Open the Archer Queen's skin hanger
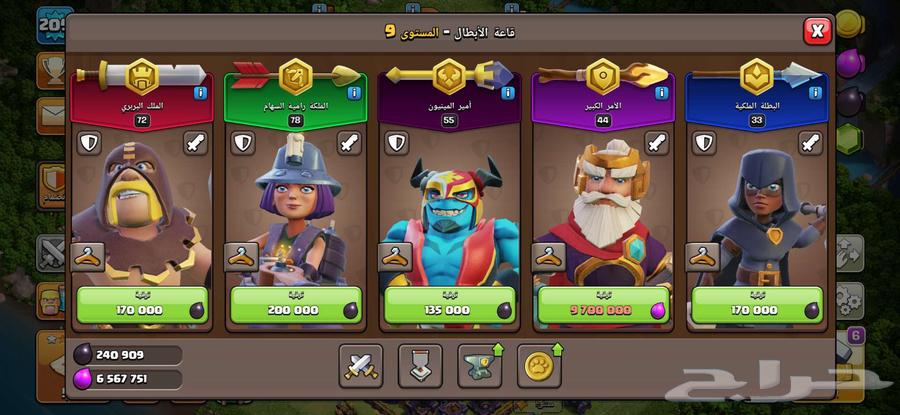 [x=241, y=257]
